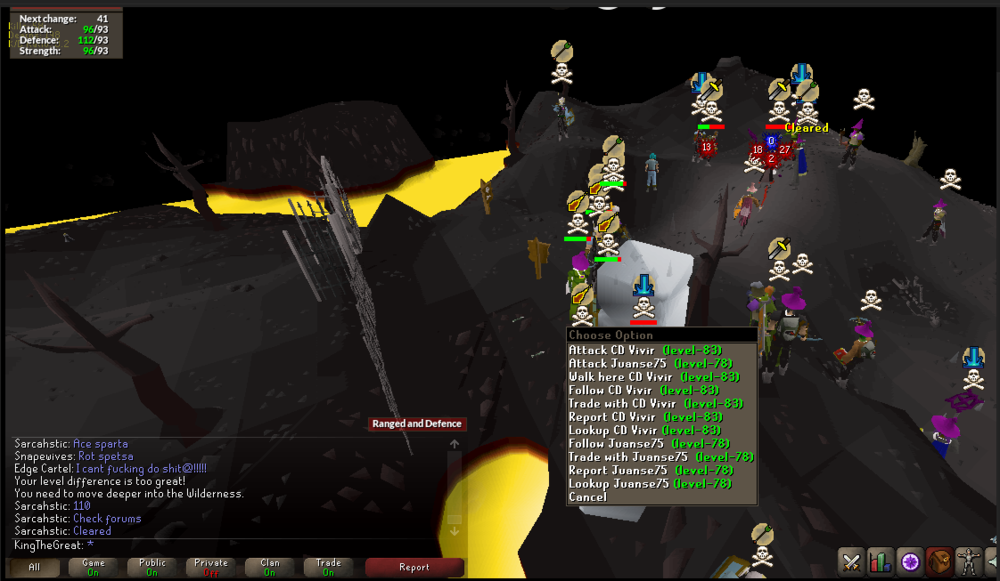The height and width of the screenshot is (581, 1000).
Task: Cancel the Choose Option menu
Action: [x=588, y=496]
